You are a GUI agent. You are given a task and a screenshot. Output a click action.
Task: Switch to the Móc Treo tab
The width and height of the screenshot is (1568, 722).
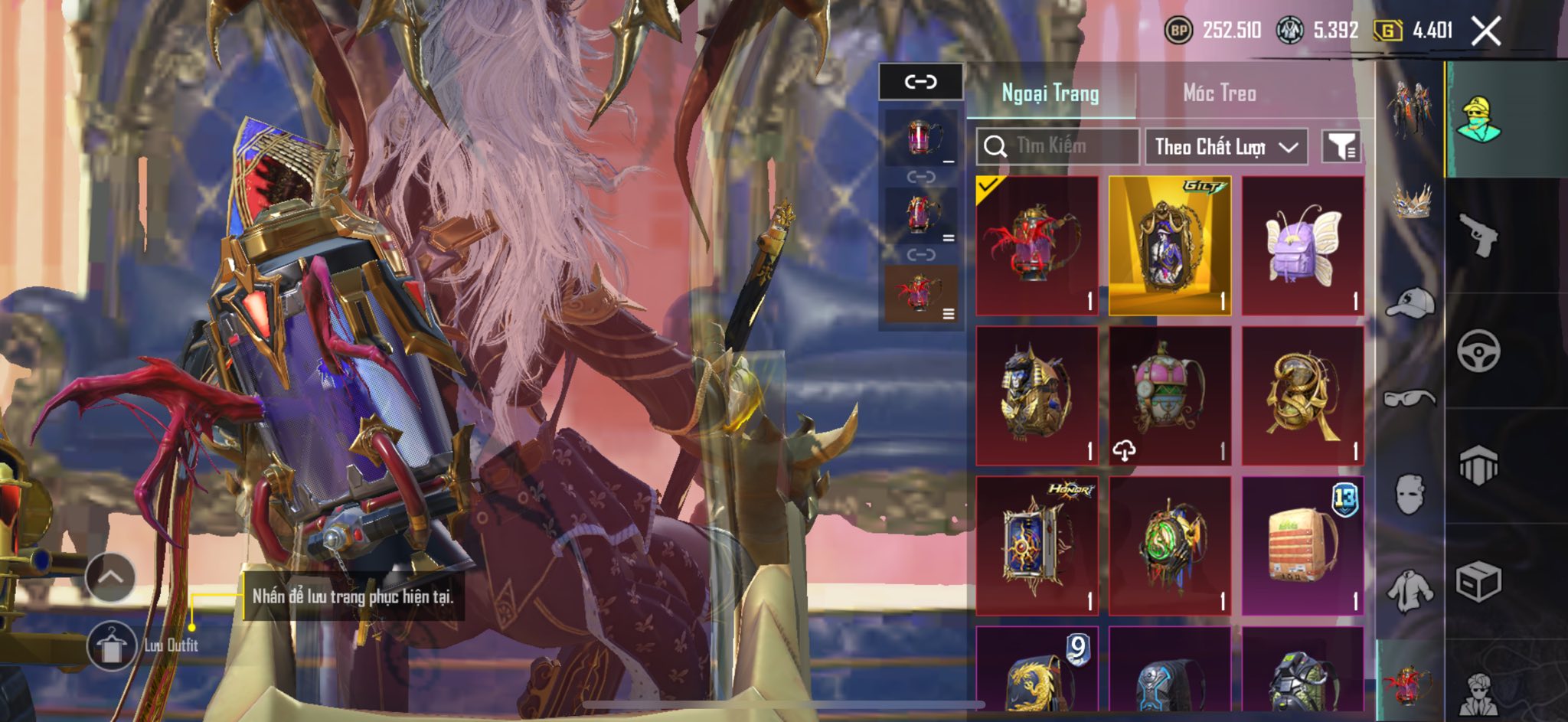(1219, 93)
